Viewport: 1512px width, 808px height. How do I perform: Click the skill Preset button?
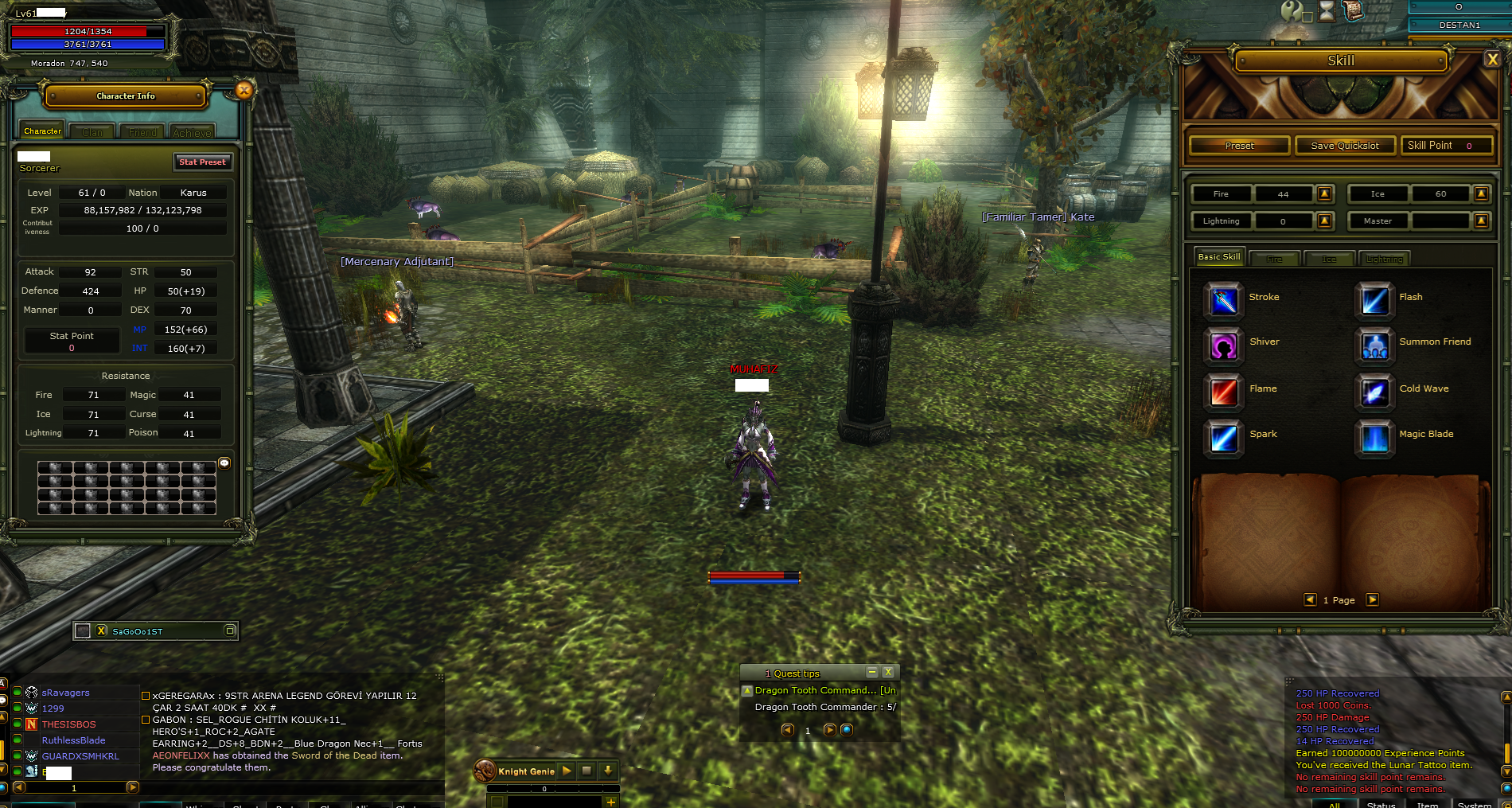[1239, 146]
